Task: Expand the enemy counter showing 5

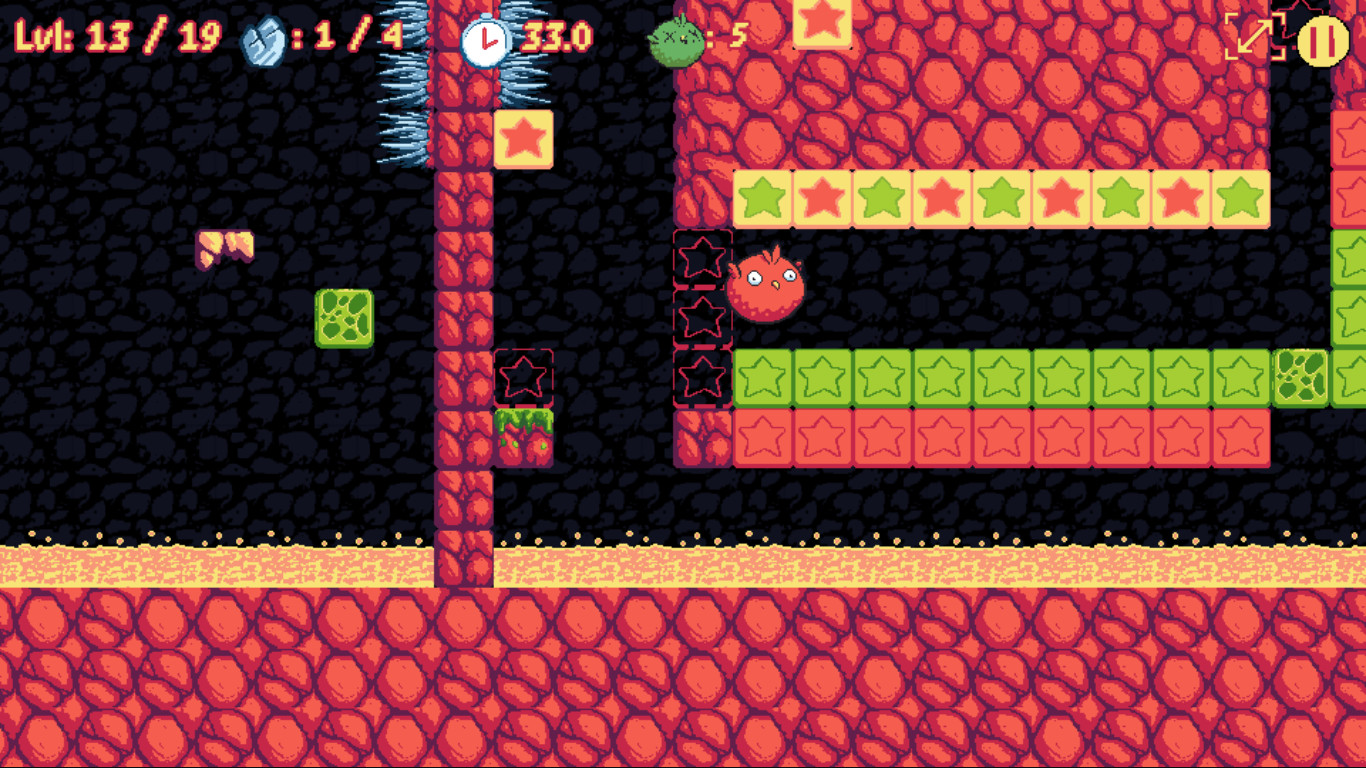Action: click(740, 35)
